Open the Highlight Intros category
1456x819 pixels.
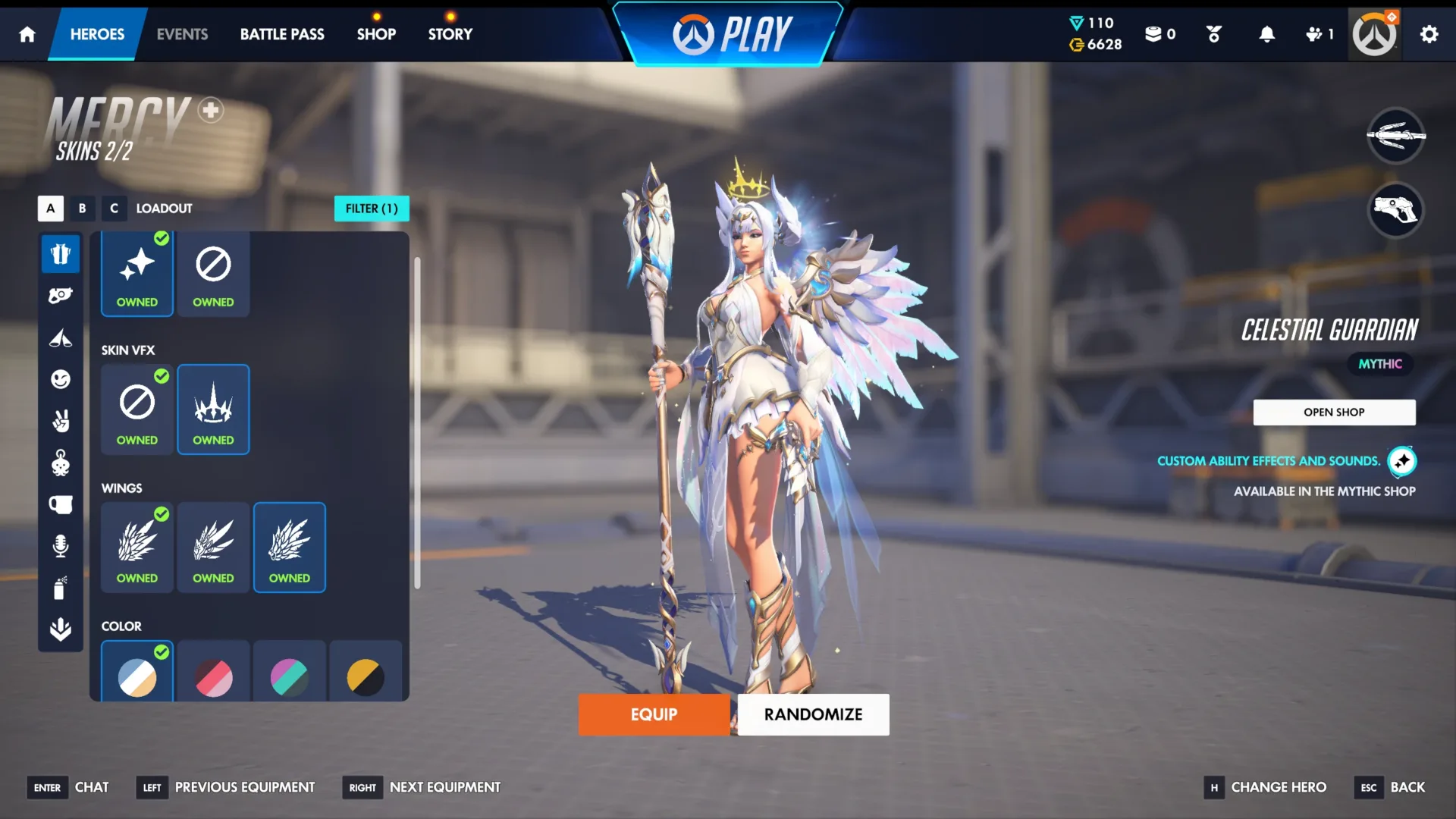pyautogui.click(x=61, y=339)
